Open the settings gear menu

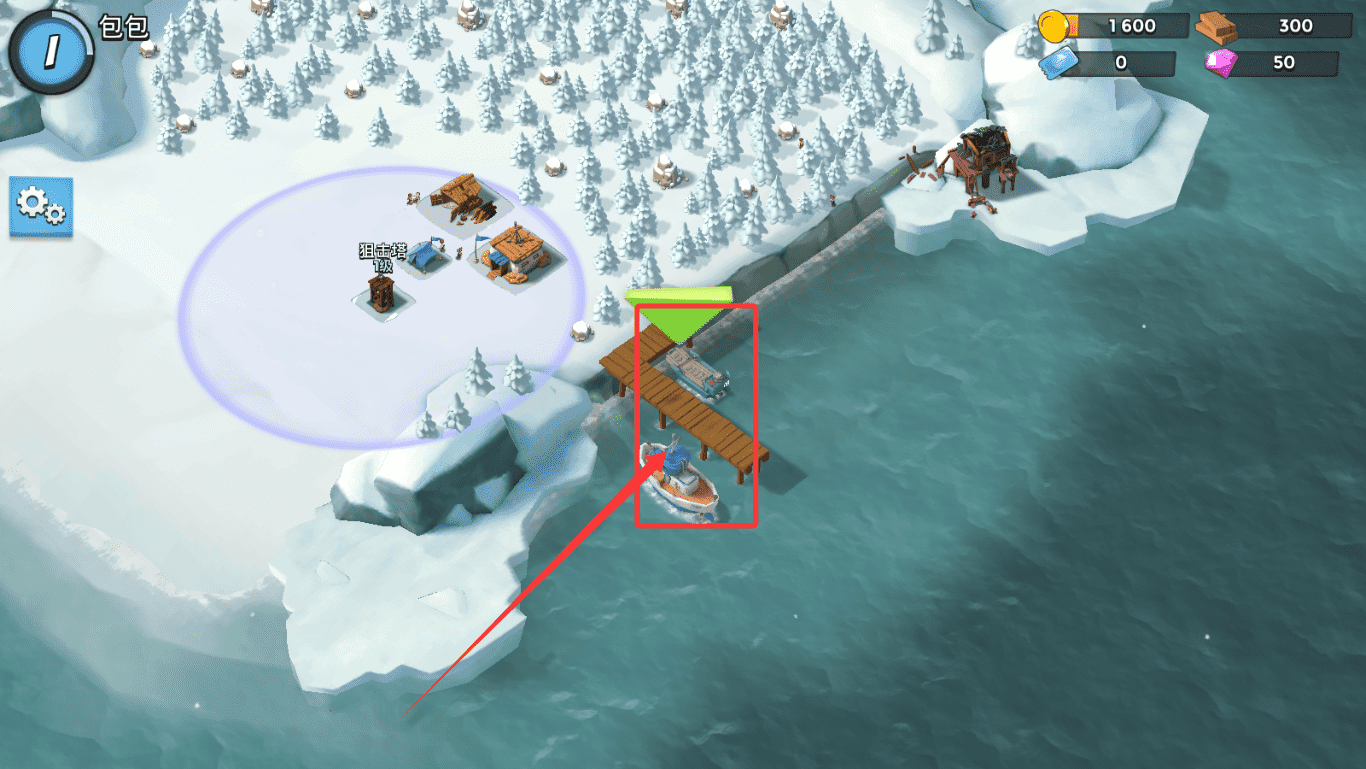(x=41, y=207)
